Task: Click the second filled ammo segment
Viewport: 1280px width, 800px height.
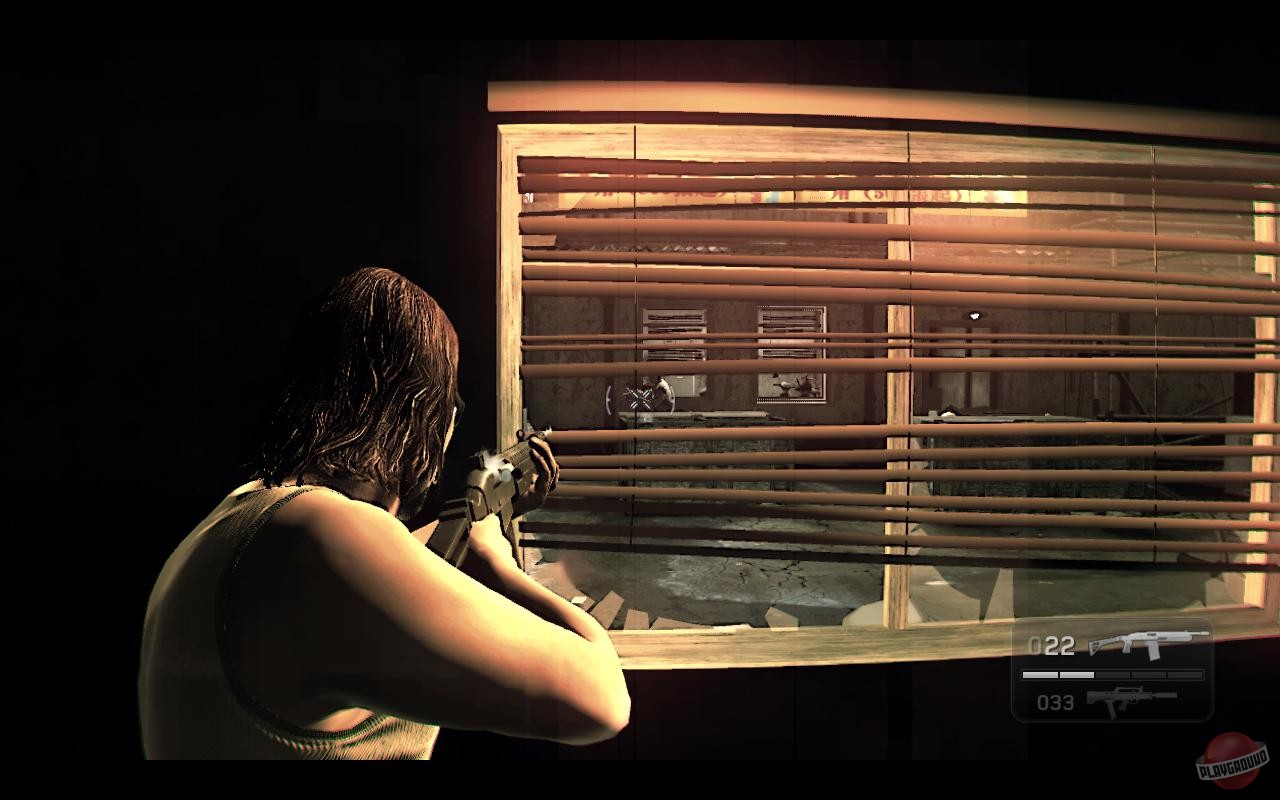Action: (x=1077, y=673)
